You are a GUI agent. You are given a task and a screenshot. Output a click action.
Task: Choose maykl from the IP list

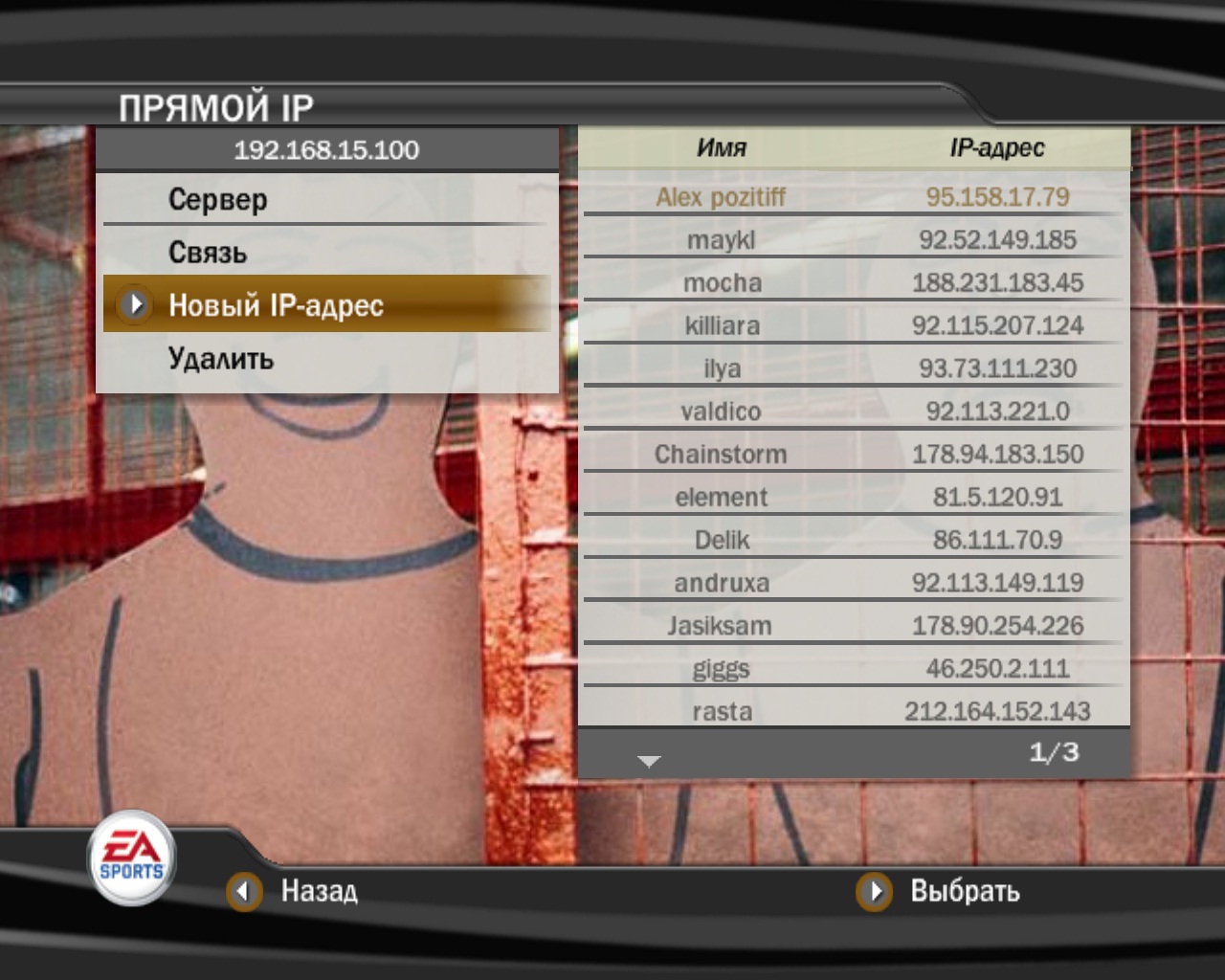(x=852, y=240)
